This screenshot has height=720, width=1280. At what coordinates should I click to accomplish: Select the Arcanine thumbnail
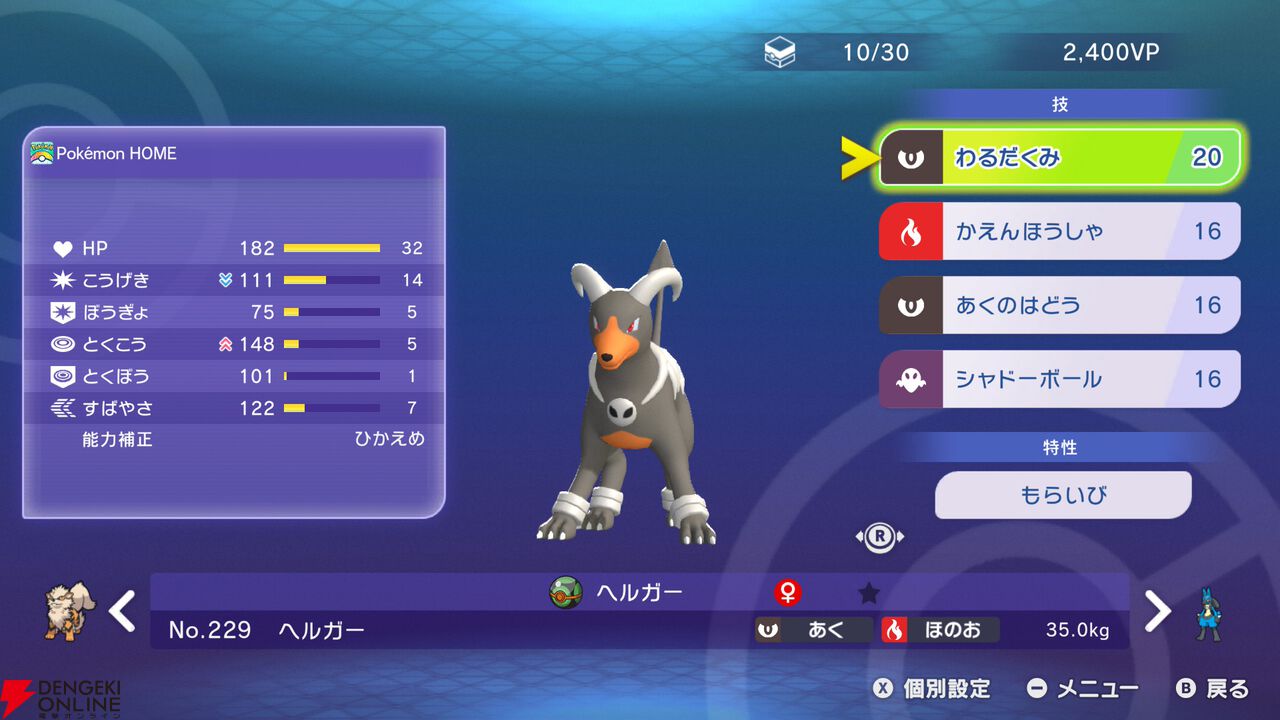(70, 610)
